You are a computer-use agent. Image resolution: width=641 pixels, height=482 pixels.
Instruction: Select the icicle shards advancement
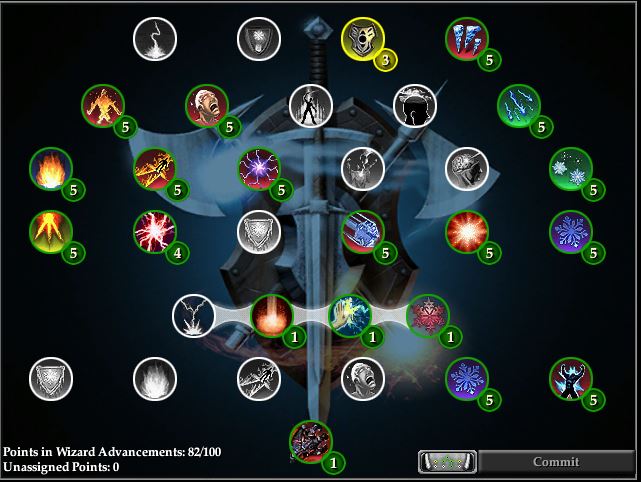click(466, 39)
